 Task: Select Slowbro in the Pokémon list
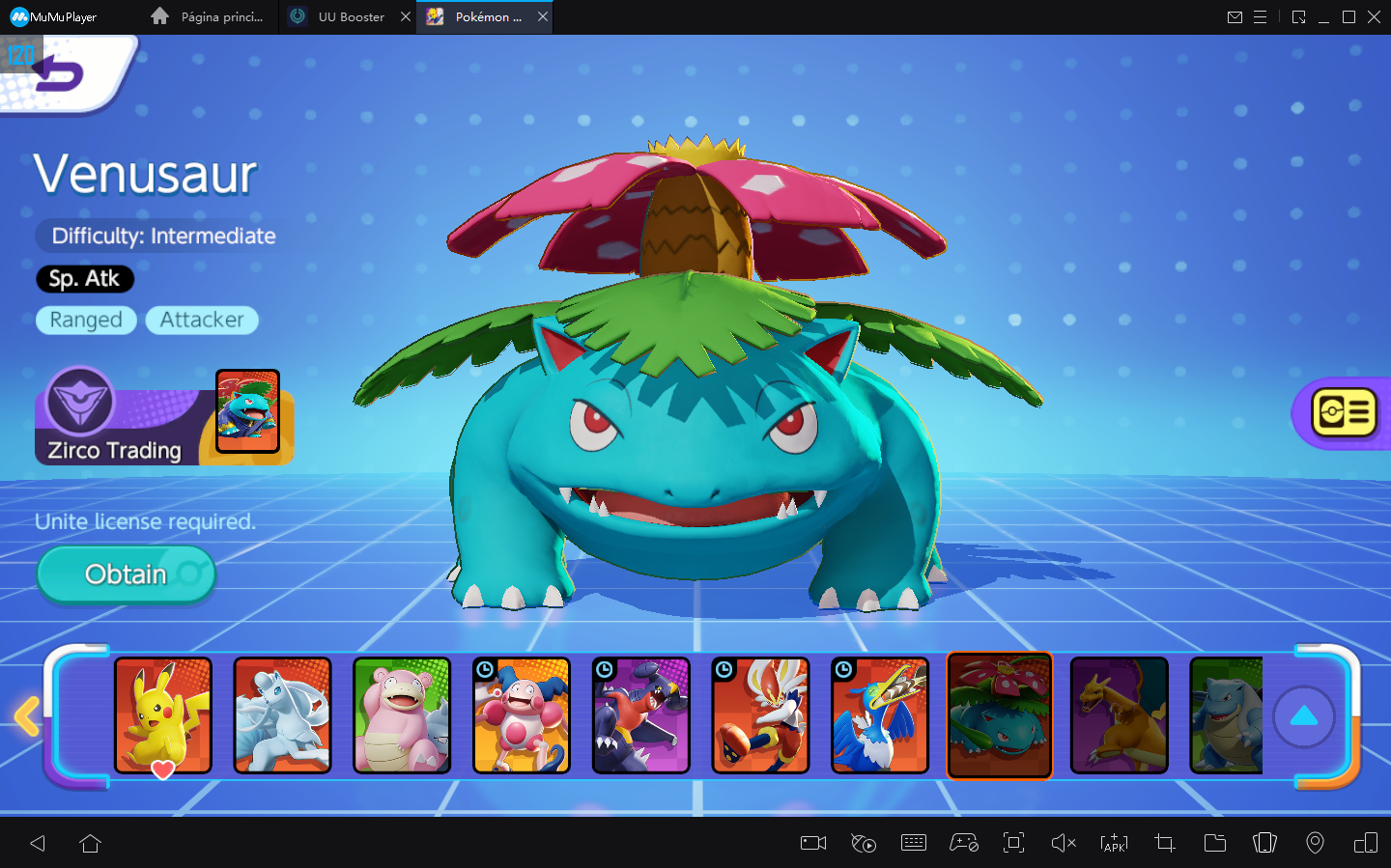(402, 715)
